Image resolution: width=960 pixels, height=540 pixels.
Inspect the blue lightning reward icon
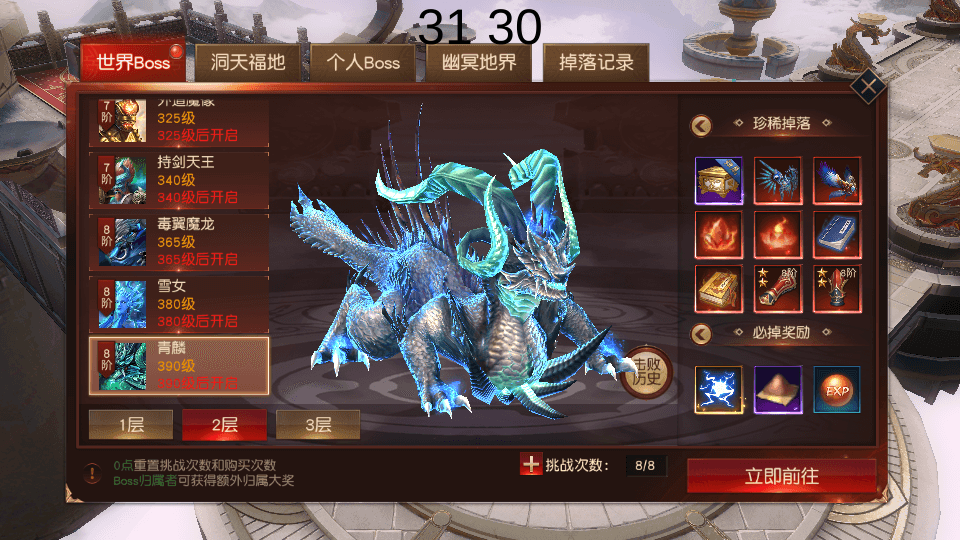coord(719,390)
